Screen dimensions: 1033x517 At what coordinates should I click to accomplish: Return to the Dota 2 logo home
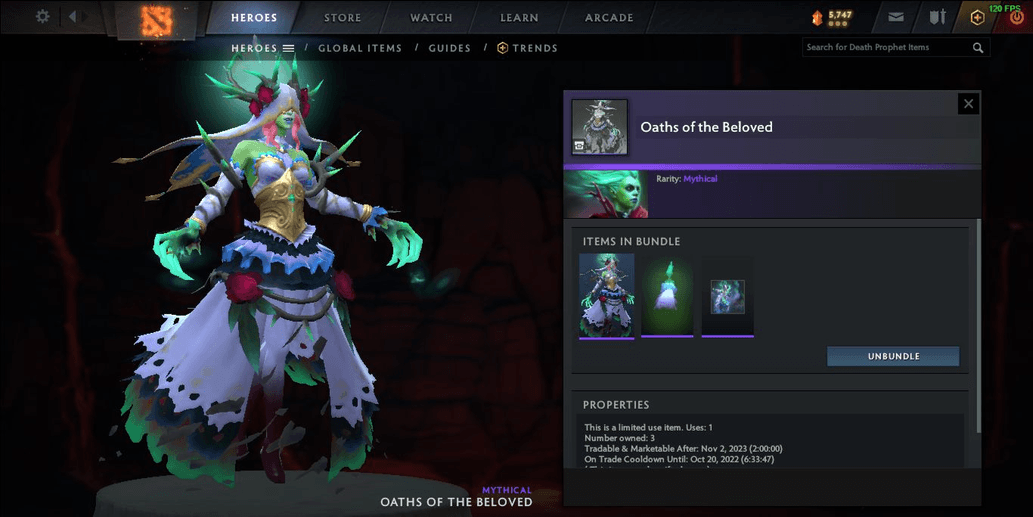[x=157, y=18]
